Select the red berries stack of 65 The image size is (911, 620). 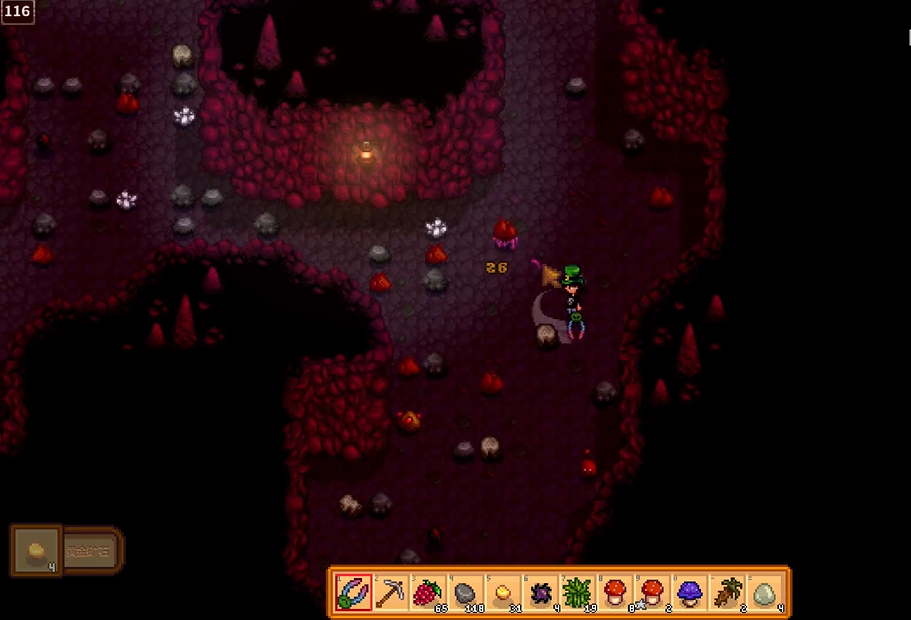click(x=428, y=592)
